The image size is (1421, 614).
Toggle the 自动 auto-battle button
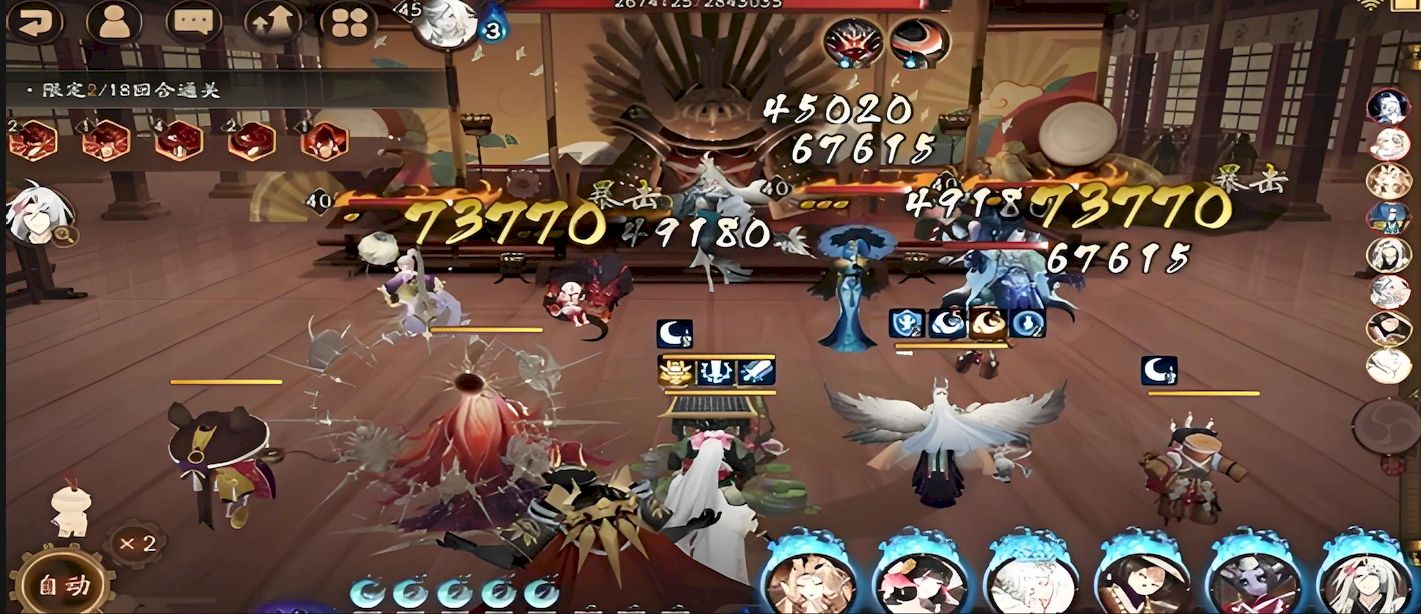point(63,584)
